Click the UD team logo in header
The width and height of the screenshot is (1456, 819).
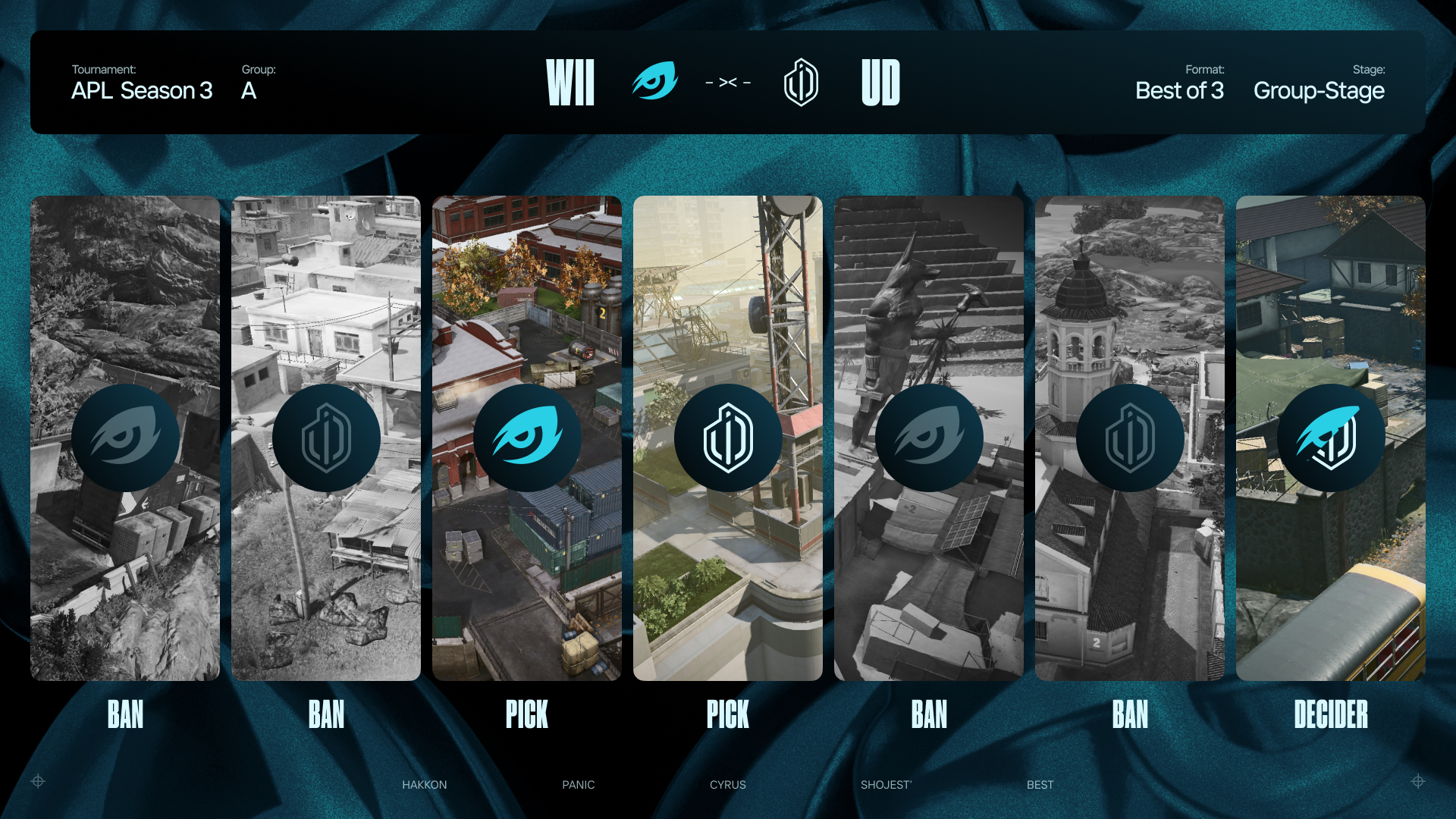pyautogui.click(x=801, y=82)
